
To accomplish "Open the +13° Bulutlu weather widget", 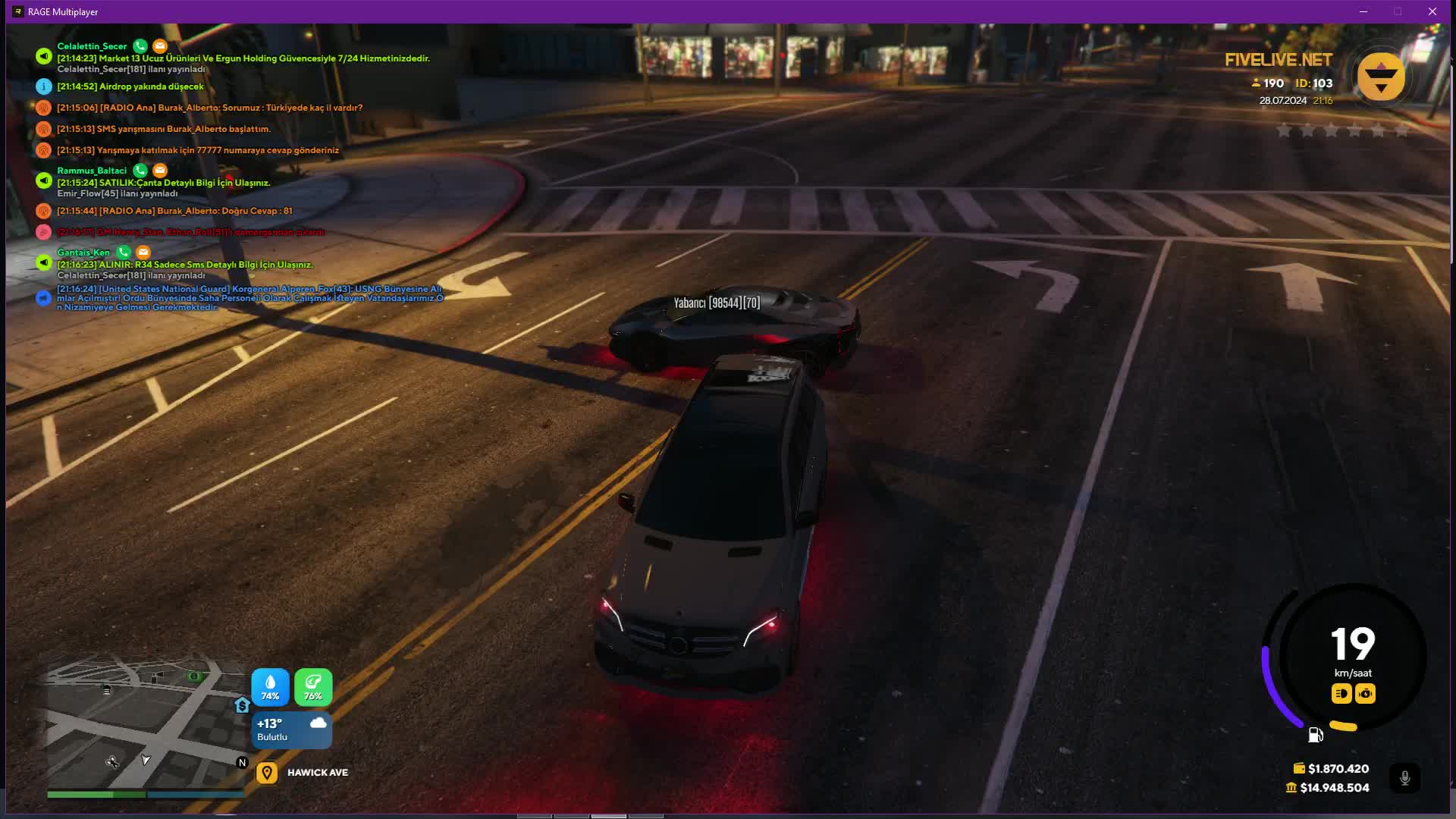I will (x=292, y=730).
